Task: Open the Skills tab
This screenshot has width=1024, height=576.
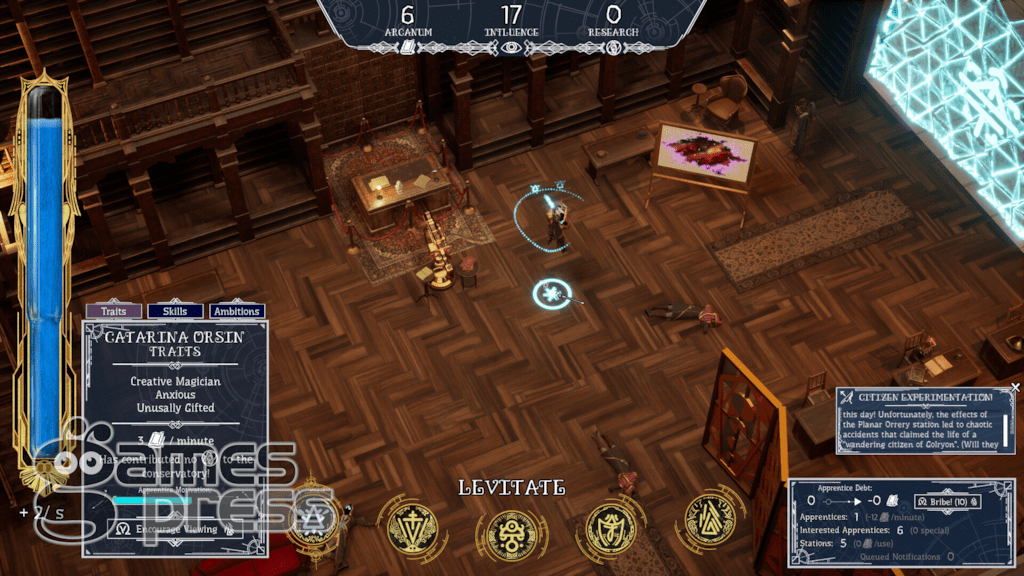Action: 176,311
